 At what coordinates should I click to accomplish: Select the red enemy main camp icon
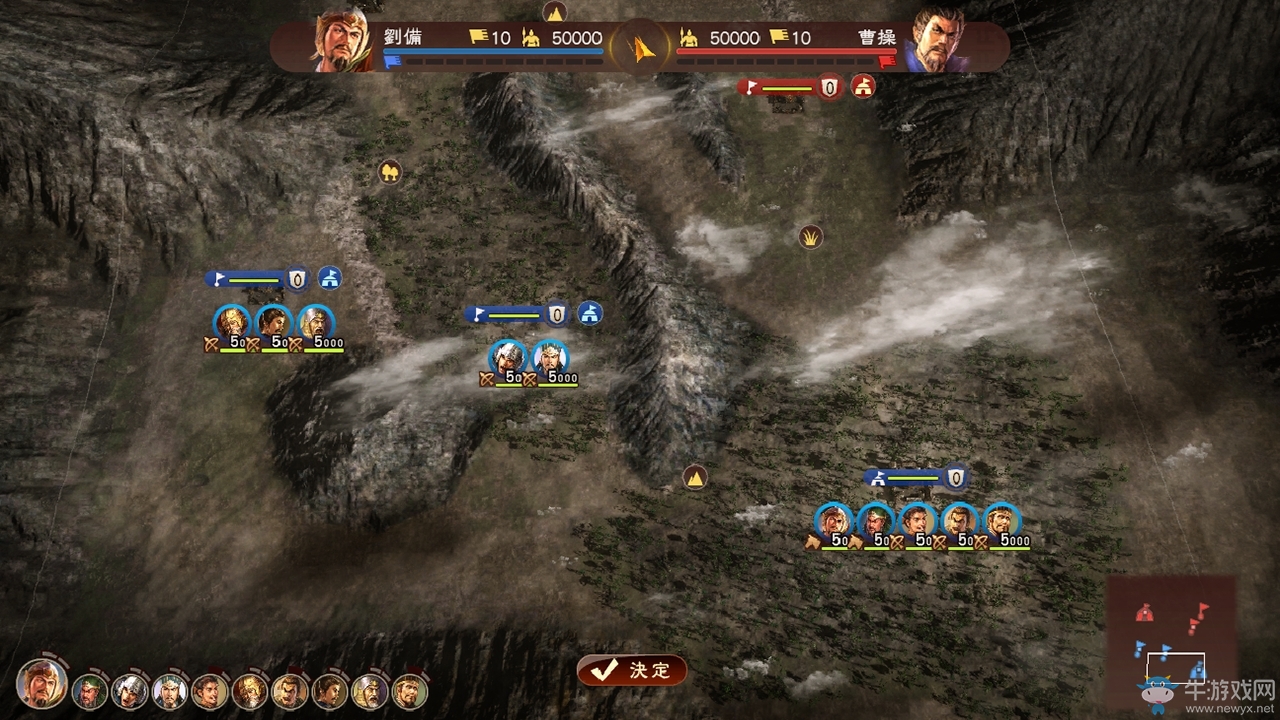pyautogui.click(x=864, y=87)
